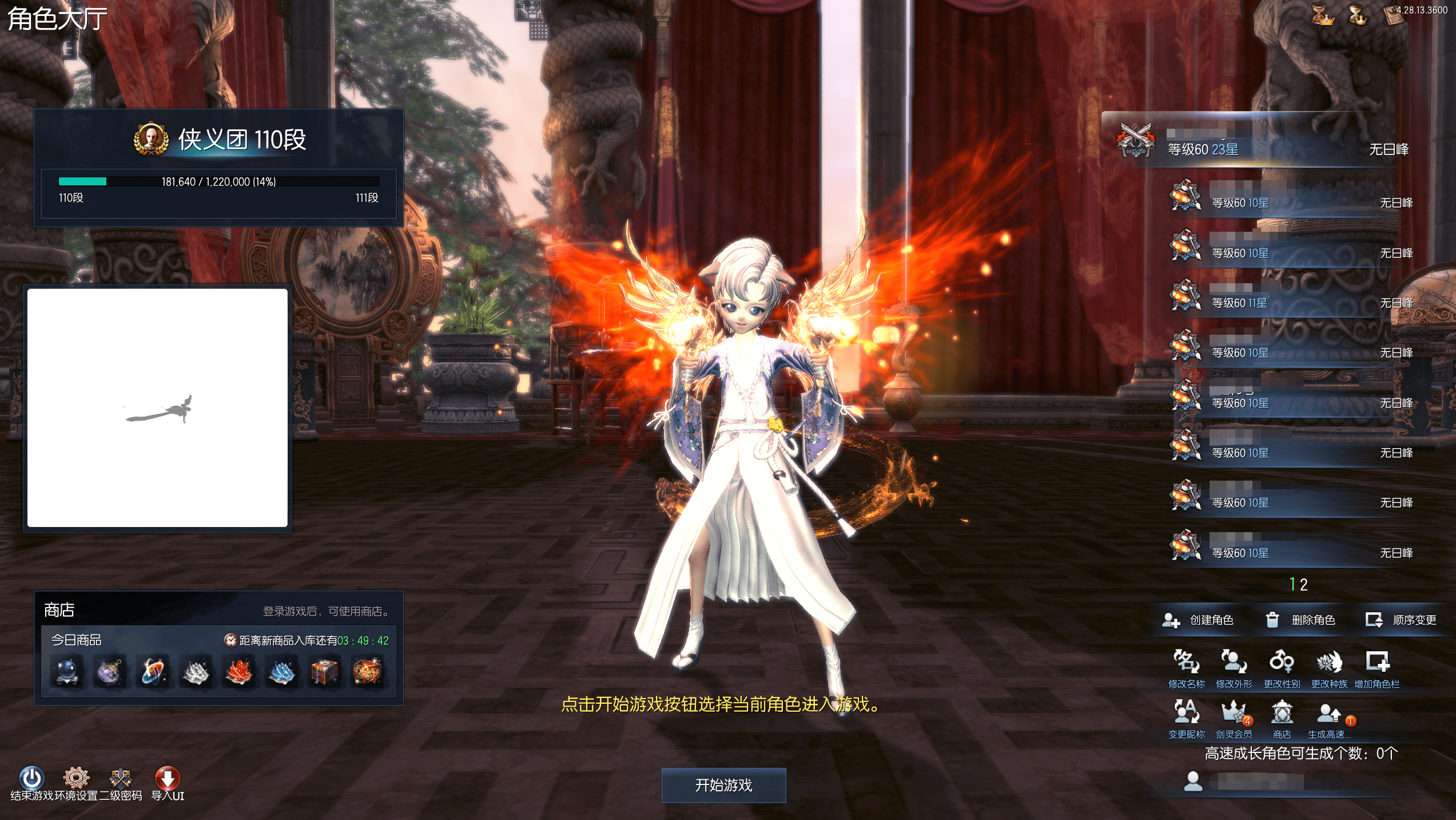Image resolution: width=1456 pixels, height=820 pixels.
Task: Click the 导入UI import icon
Action: [x=168, y=779]
